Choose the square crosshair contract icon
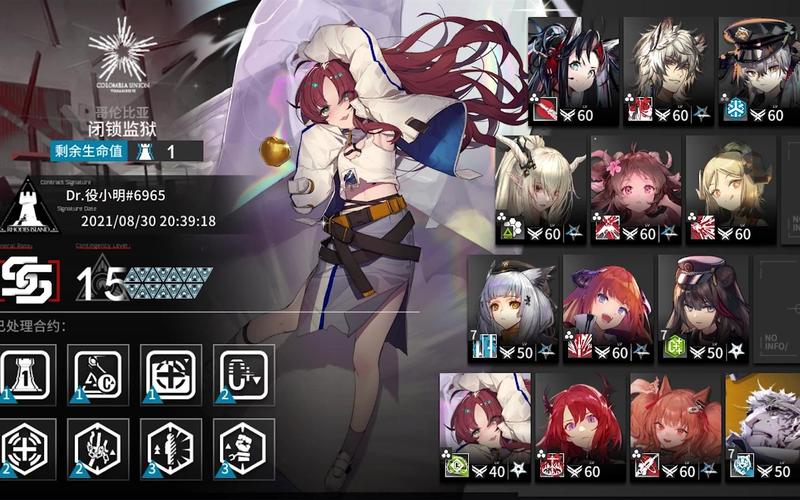 [171, 374]
